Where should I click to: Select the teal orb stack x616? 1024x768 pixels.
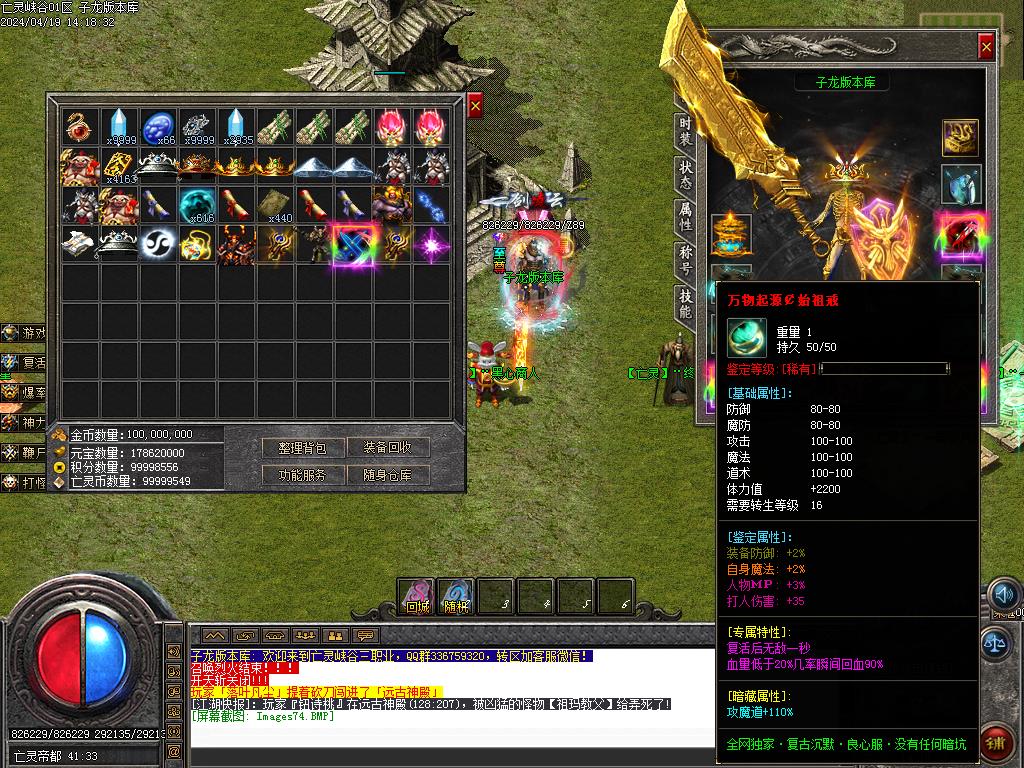[197, 205]
